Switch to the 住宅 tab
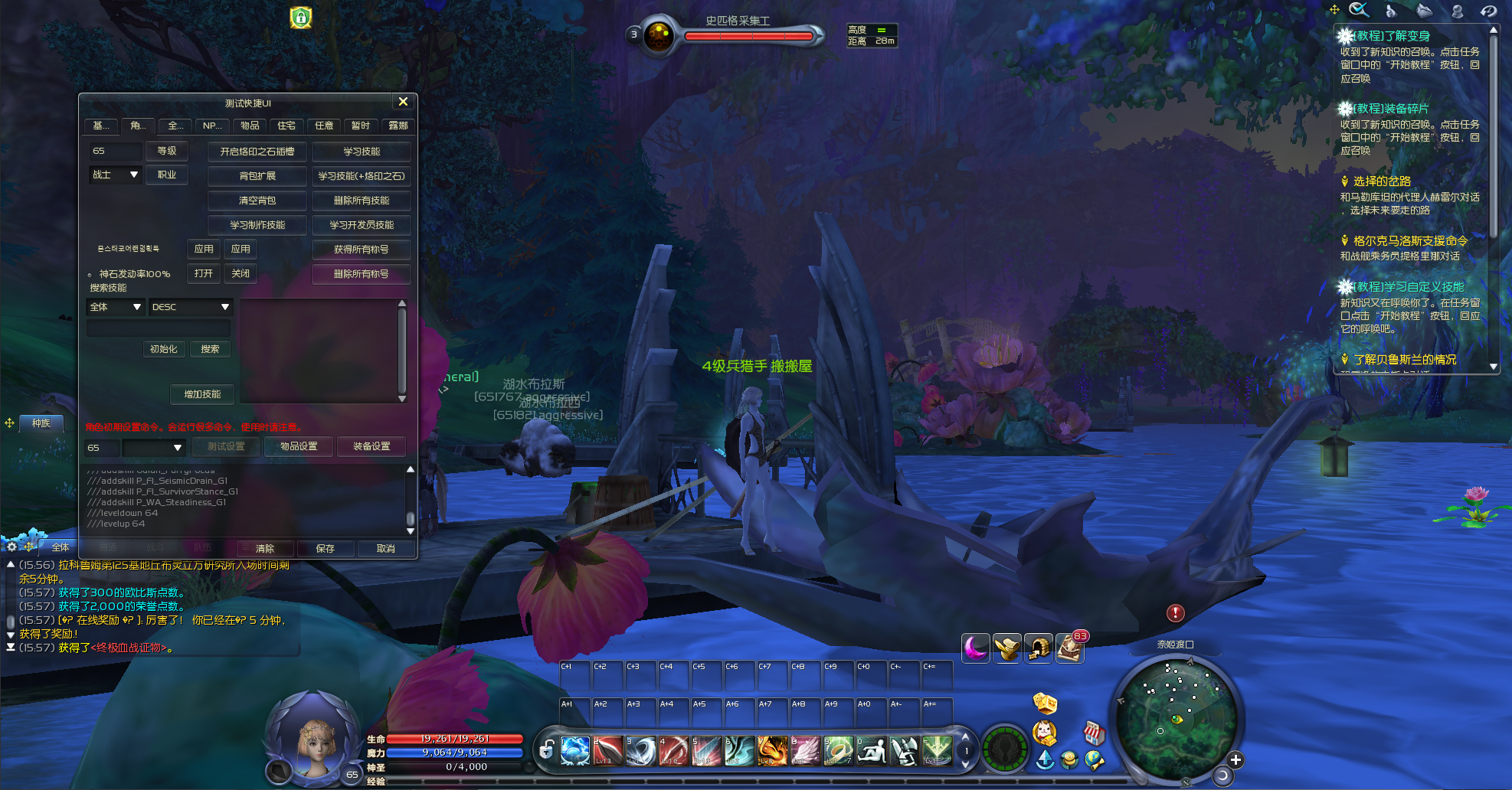 (286, 126)
